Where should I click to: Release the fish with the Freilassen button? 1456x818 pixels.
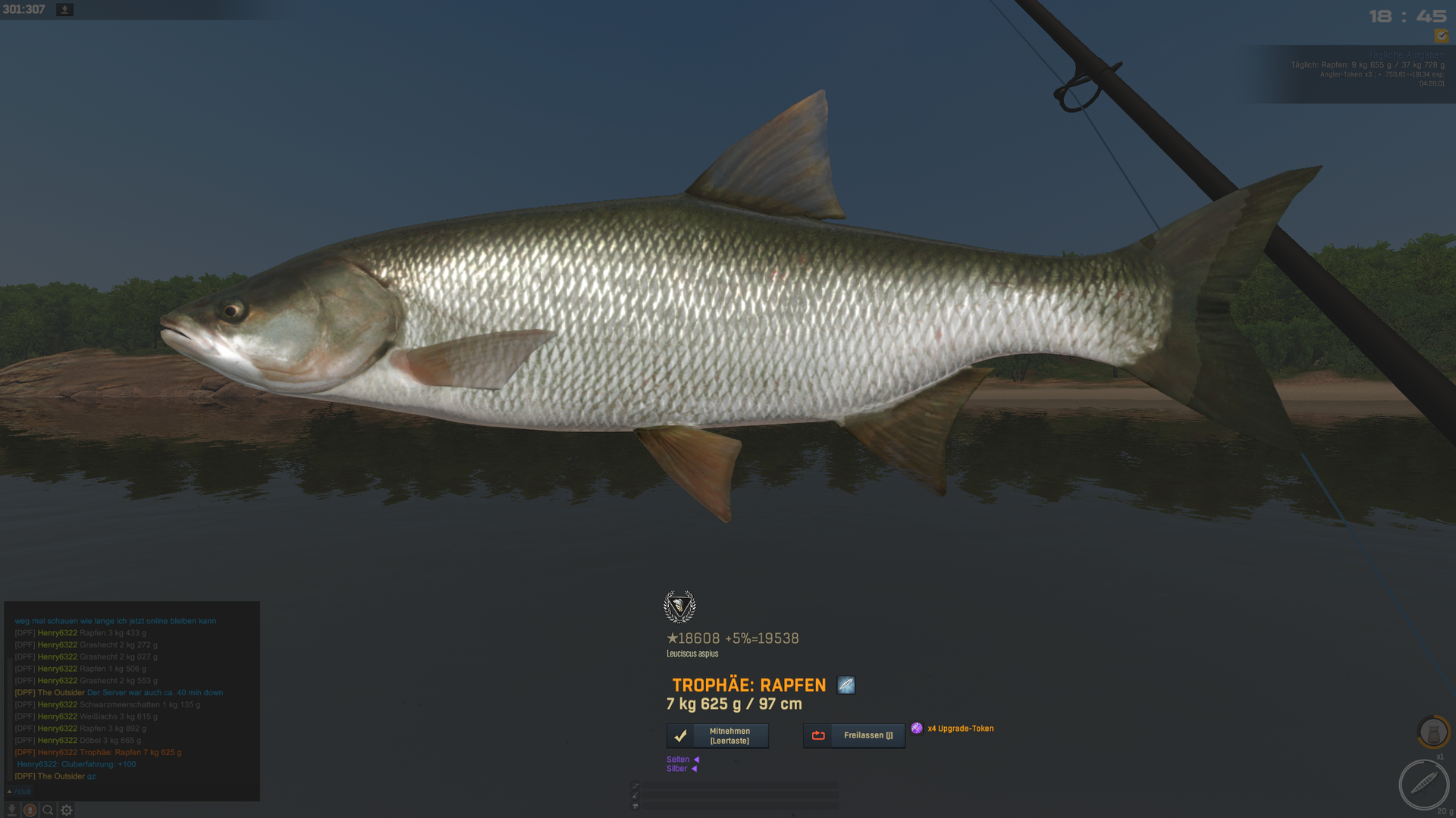(x=854, y=735)
